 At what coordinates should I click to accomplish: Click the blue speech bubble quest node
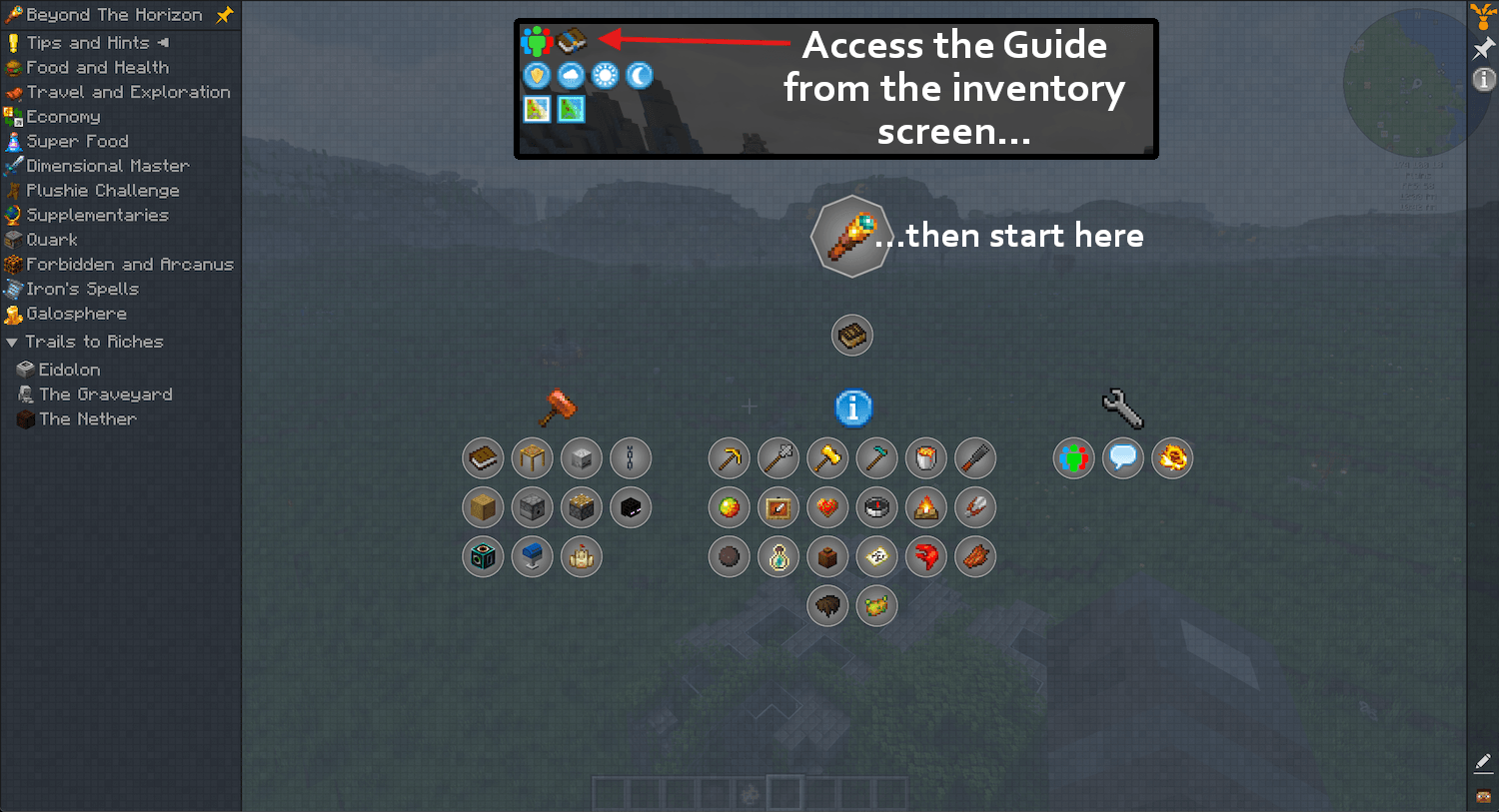tap(1122, 457)
